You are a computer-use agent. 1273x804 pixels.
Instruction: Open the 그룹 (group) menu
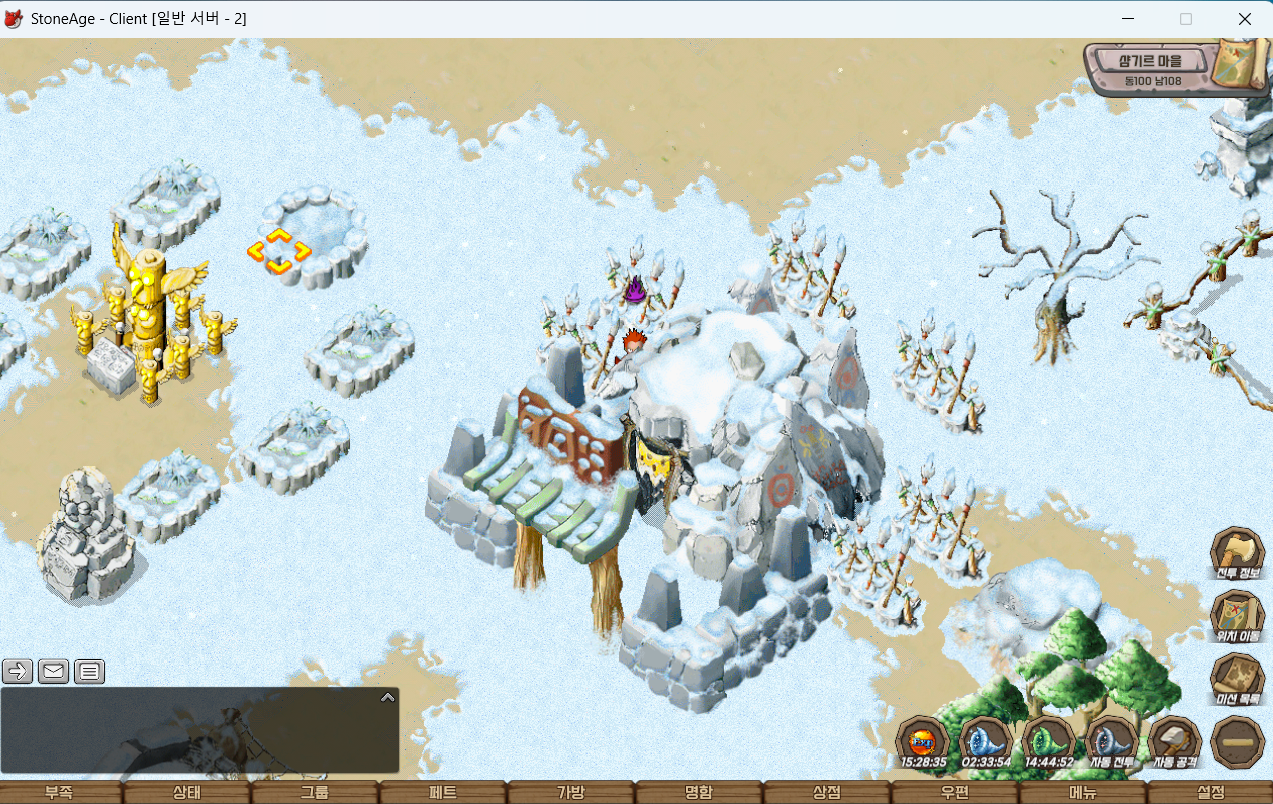click(315, 792)
